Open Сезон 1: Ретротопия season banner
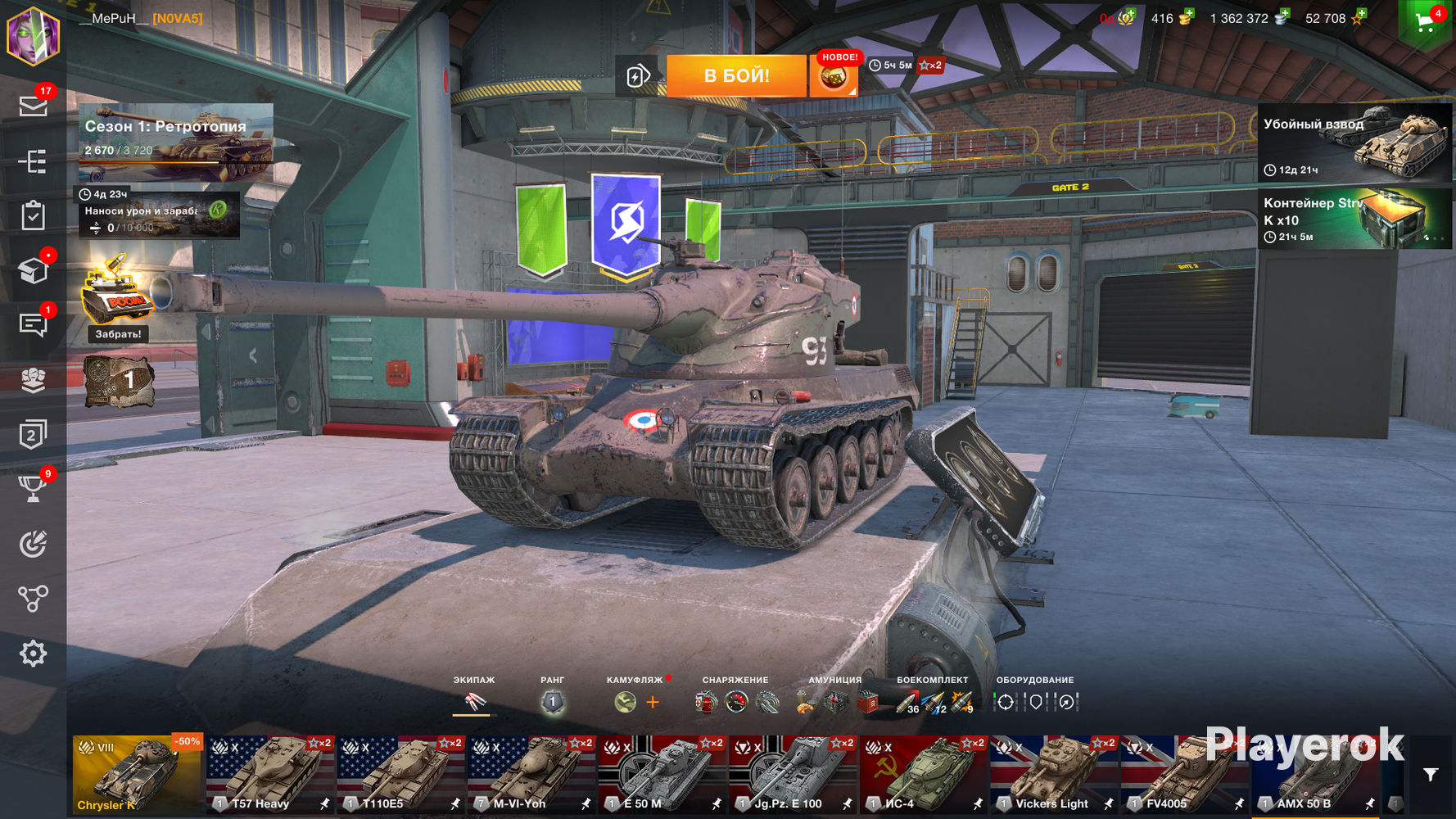This screenshot has width=1456, height=819. [175, 142]
